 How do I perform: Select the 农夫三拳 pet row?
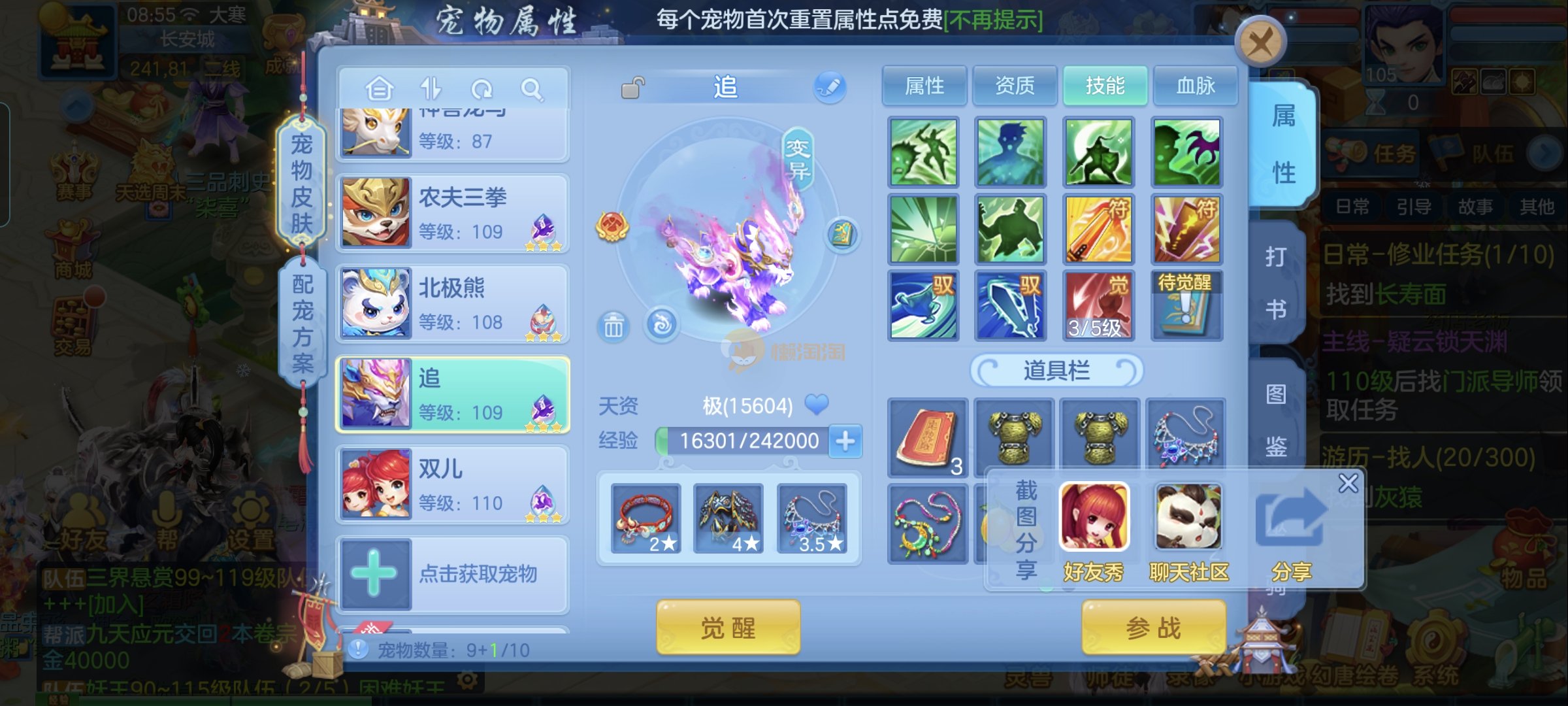(452, 213)
